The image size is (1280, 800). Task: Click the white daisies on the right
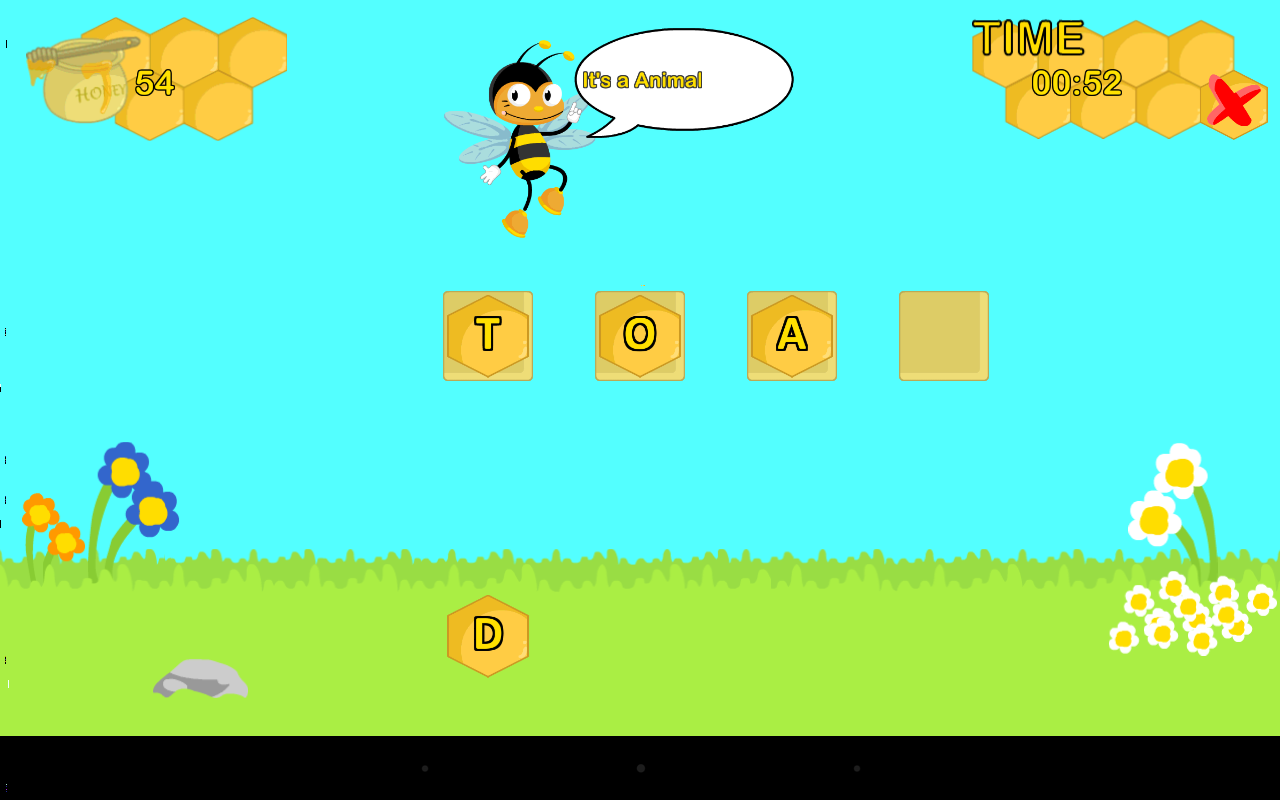[1175, 500]
